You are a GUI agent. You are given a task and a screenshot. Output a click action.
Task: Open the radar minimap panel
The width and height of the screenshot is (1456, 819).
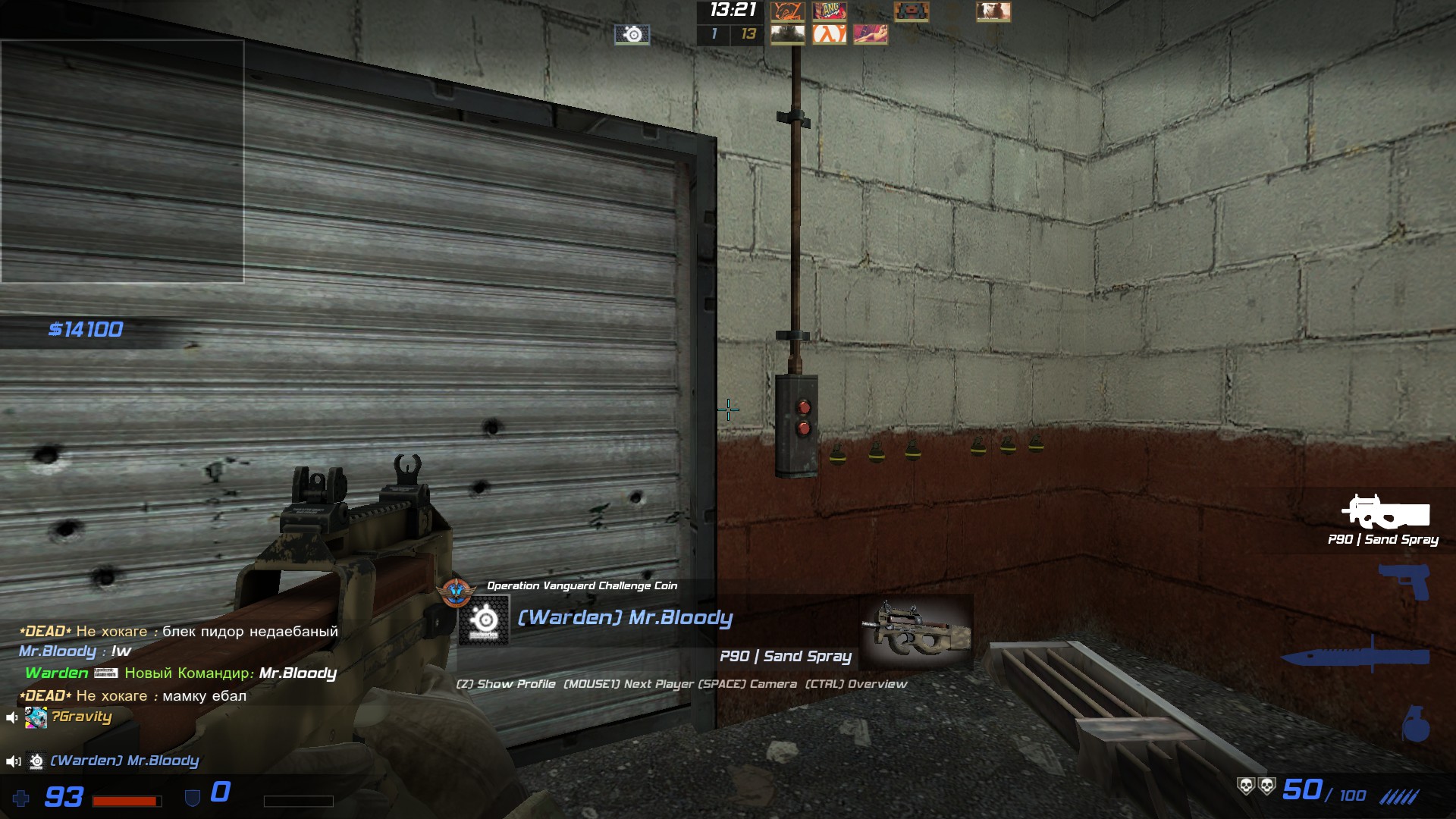point(122,162)
